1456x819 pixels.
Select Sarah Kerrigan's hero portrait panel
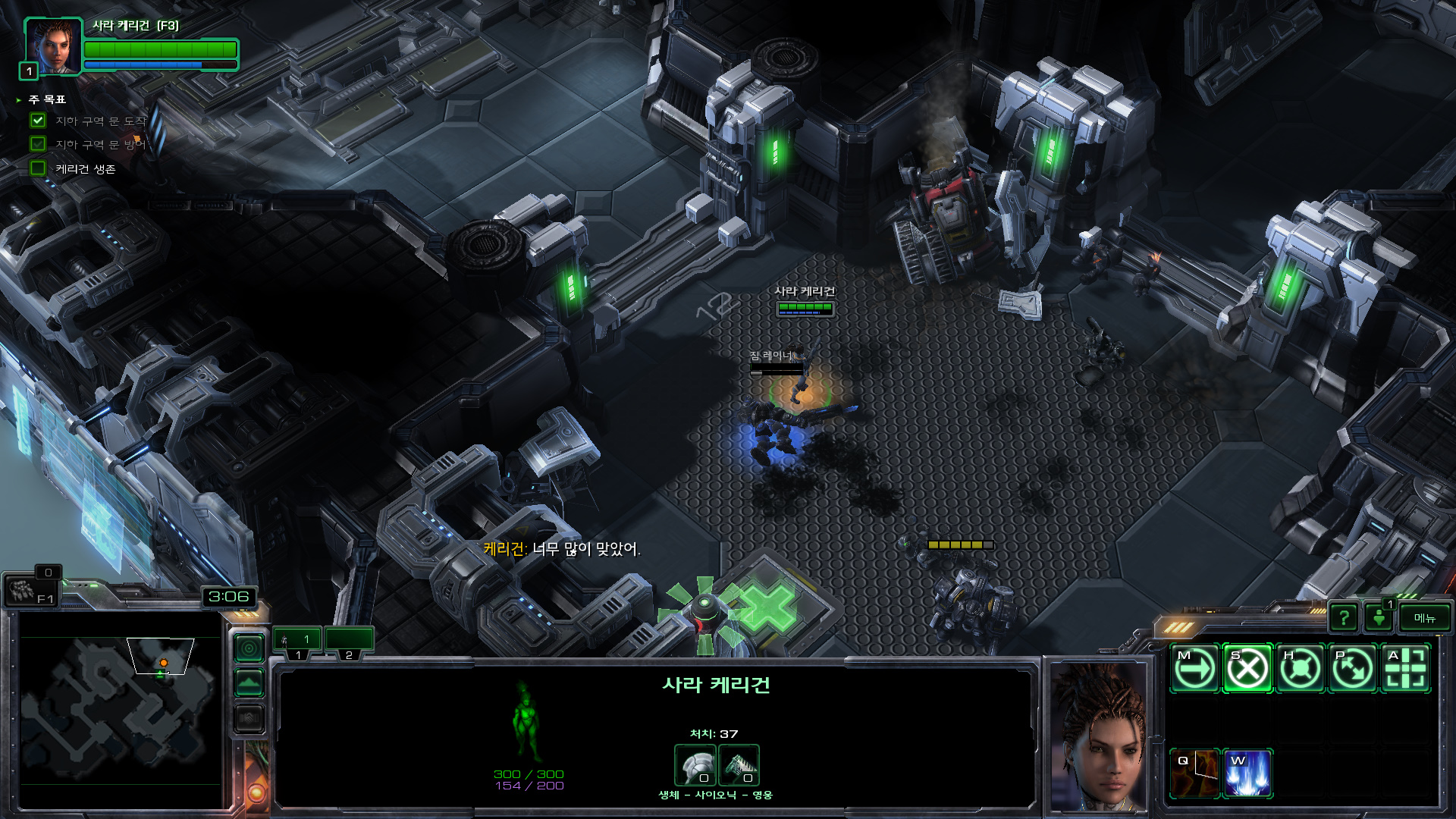tap(52, 47)
